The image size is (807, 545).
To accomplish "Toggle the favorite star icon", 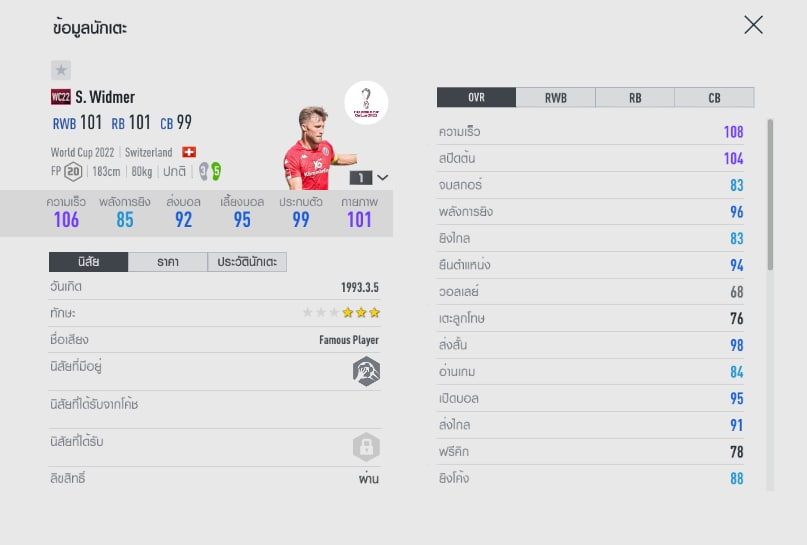I will [x=61, y=70].
